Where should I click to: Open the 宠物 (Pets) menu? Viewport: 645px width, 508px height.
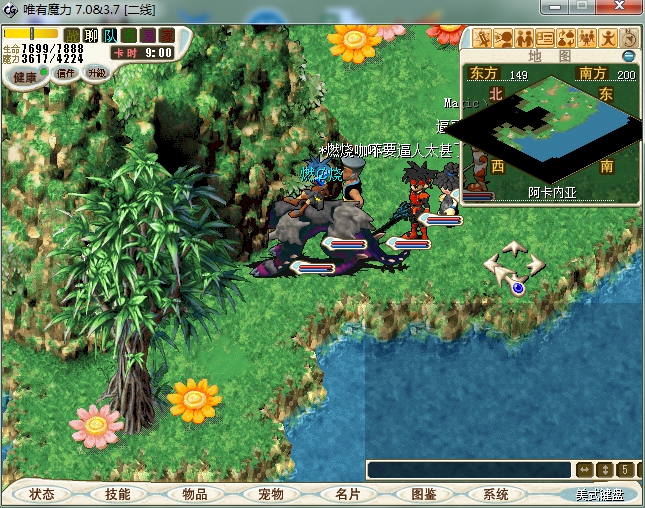point(270,494)
